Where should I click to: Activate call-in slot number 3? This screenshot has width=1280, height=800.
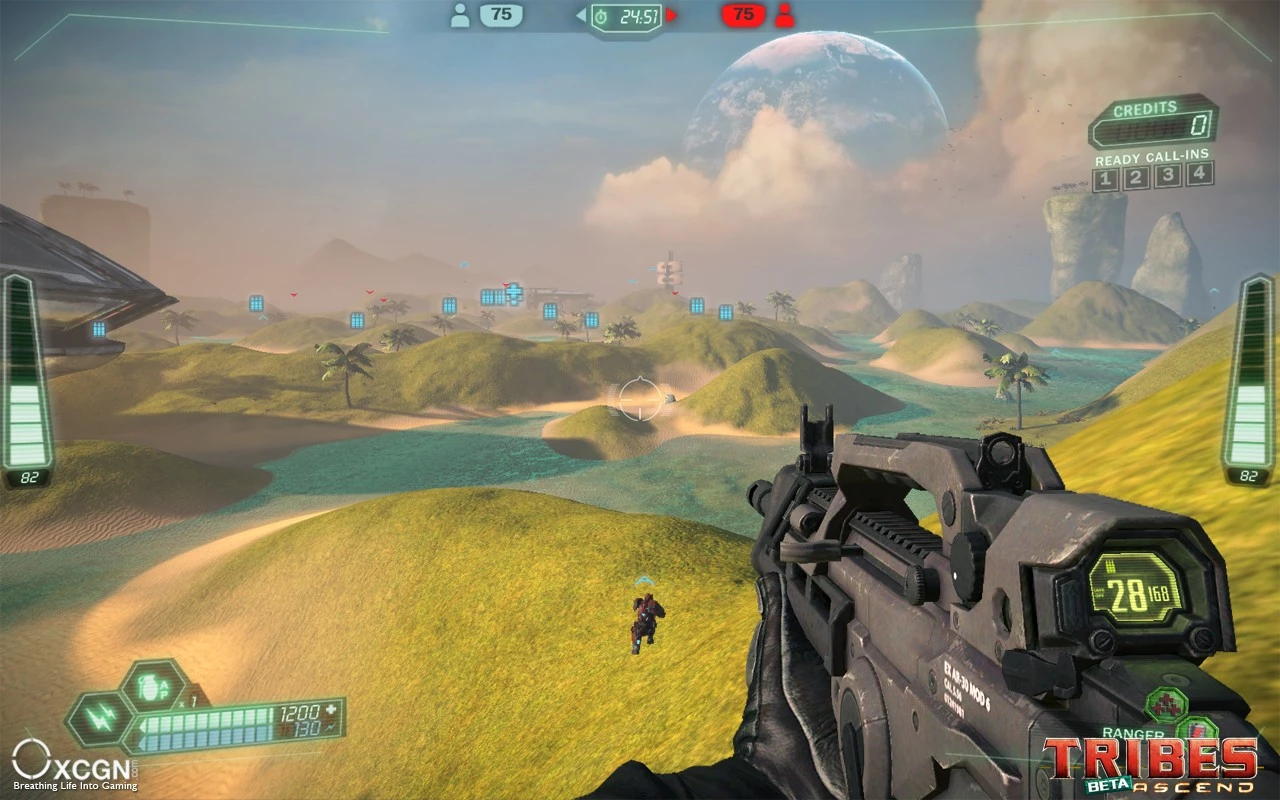click(1167, 176)
